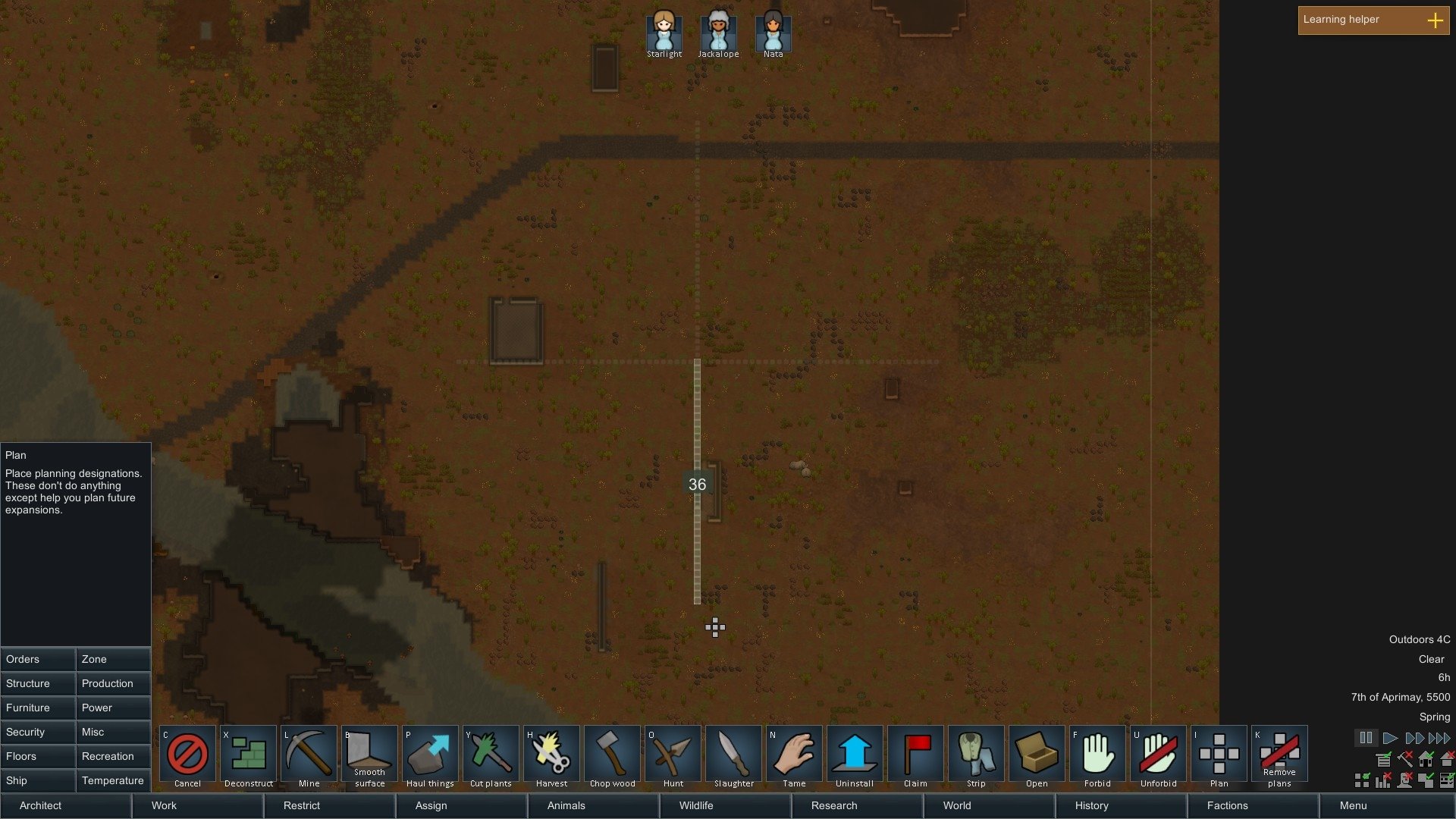The height and width of the screenshot is (819, 1456).
Task: Open the Factions tab
Action: (1253, 805)
